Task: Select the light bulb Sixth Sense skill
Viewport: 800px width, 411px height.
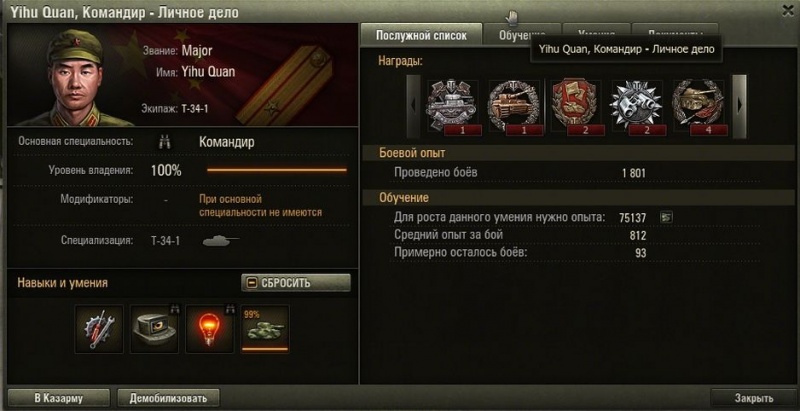Action: click(x=209, y=329)
